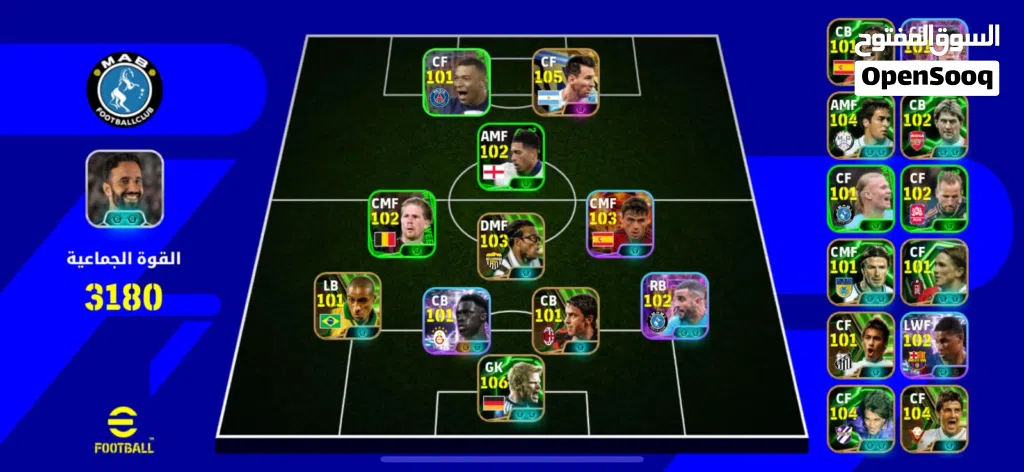Select the CF 102 substitute card
1024x472 pixels.
coord(934,199)
